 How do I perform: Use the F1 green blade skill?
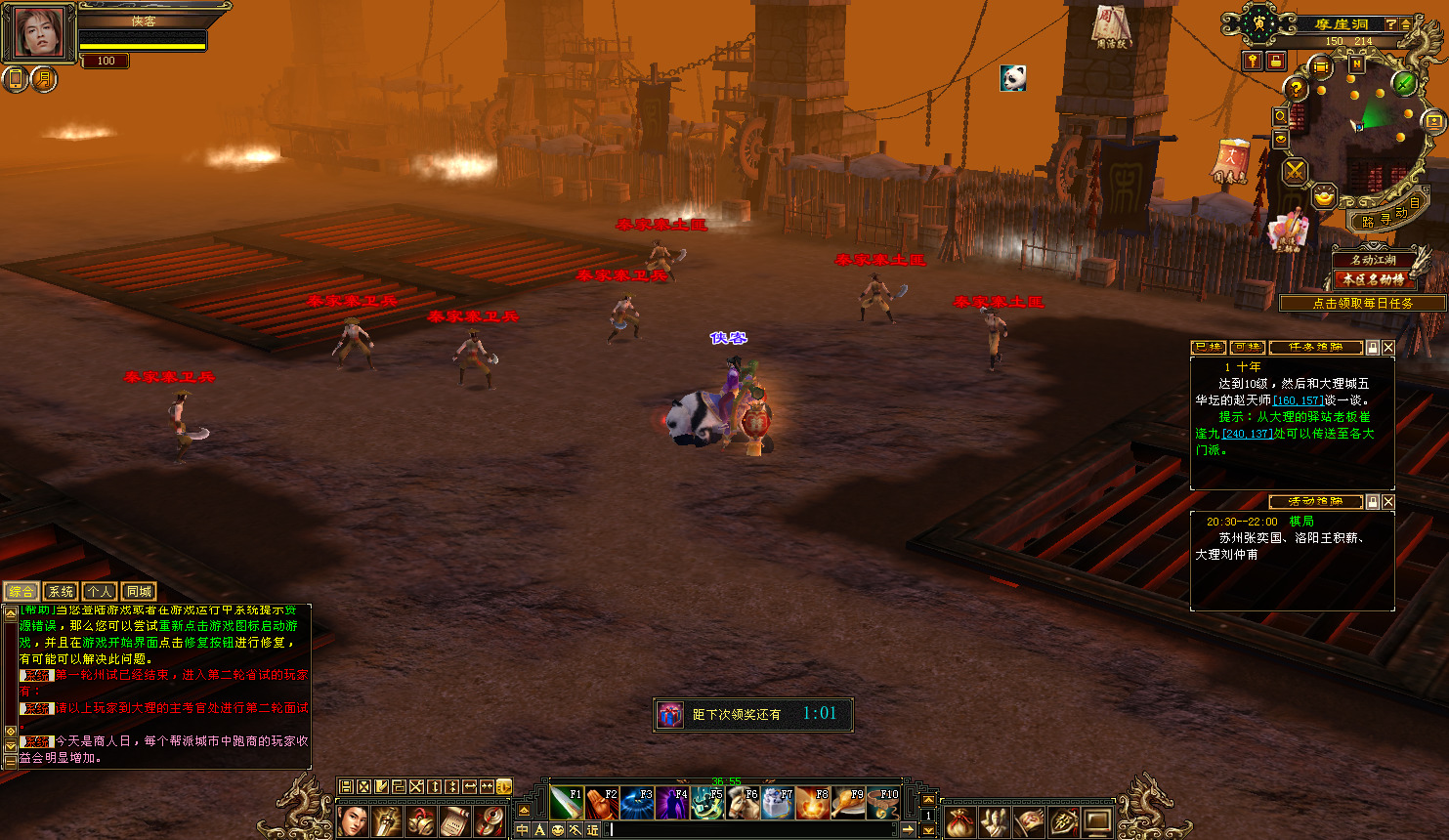567,804
